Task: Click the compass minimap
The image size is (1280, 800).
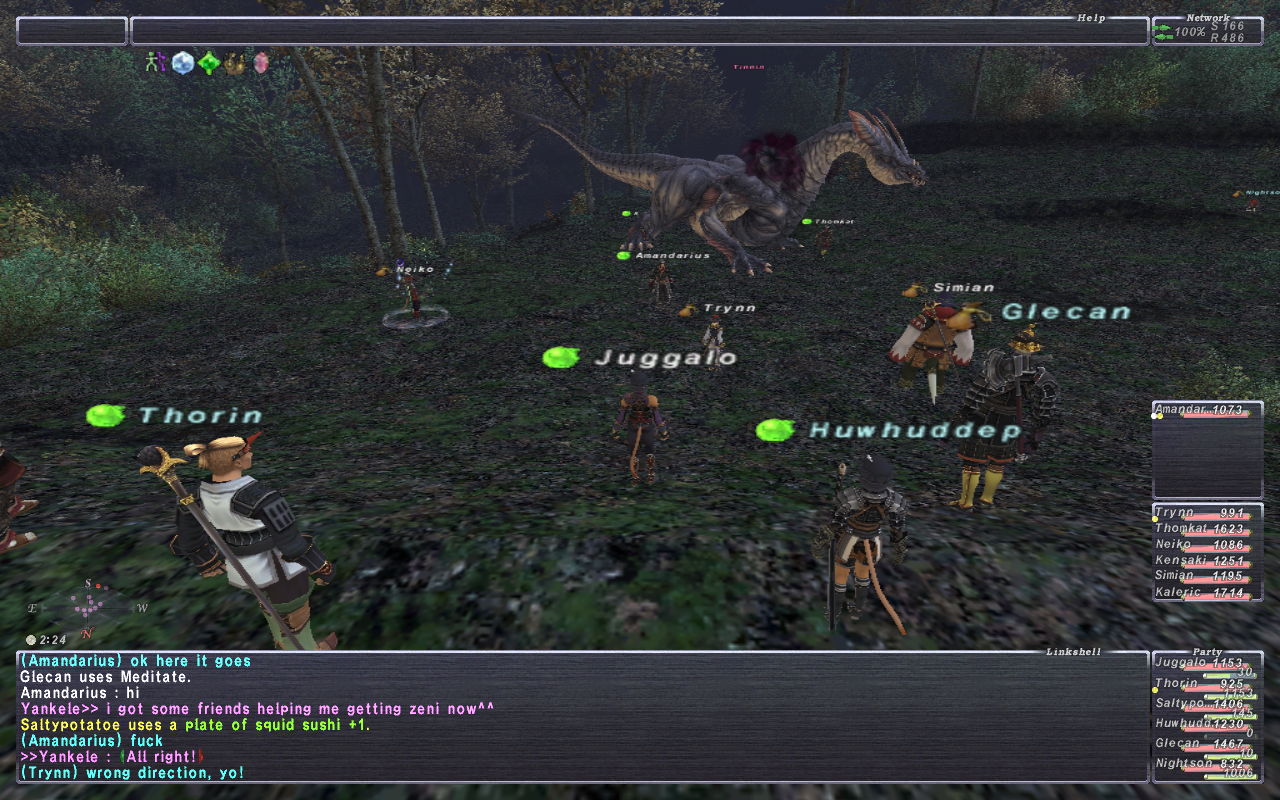Action: click(88, 606)
